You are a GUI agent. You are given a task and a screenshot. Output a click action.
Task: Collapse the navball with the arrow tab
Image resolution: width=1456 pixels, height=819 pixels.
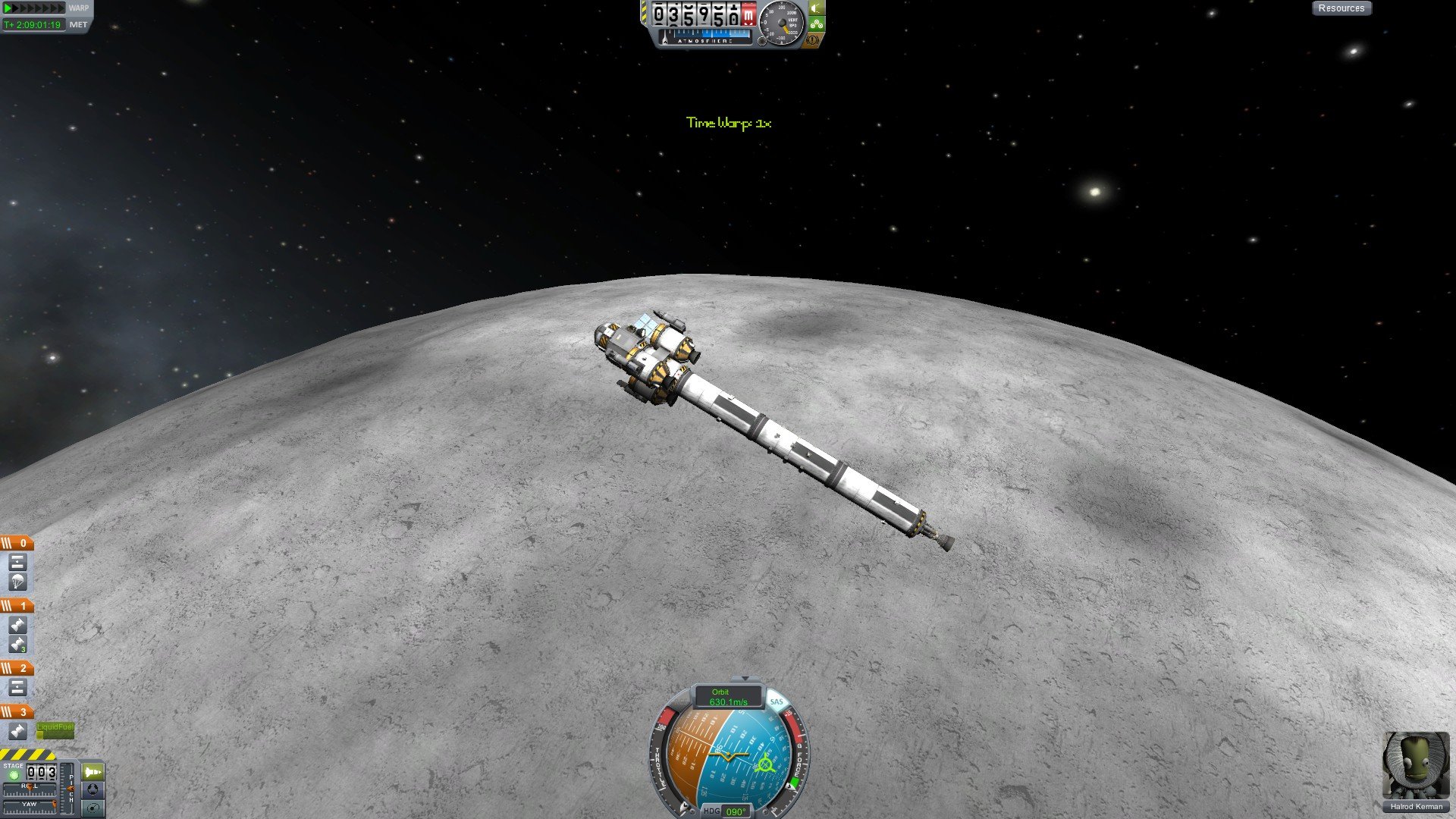click(x=745, y=679)
